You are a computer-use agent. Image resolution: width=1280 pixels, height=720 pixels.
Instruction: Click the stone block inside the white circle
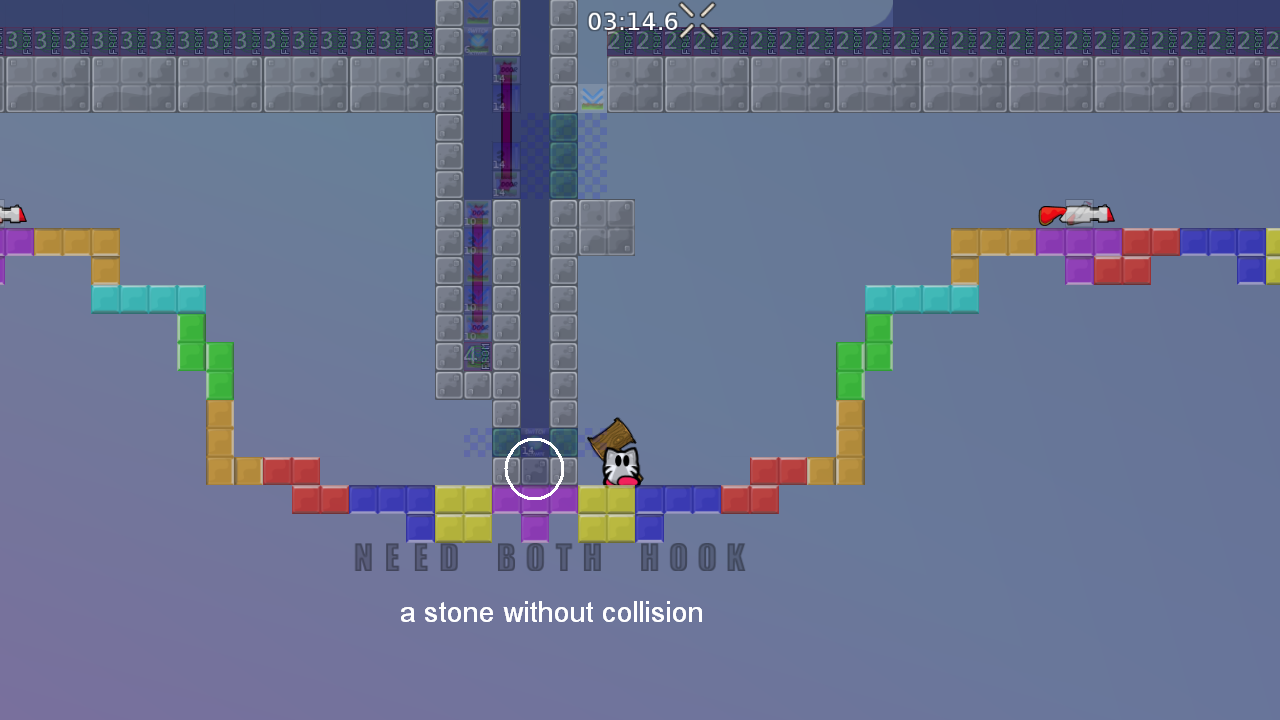pyautogui.click(x=533, y=468)
